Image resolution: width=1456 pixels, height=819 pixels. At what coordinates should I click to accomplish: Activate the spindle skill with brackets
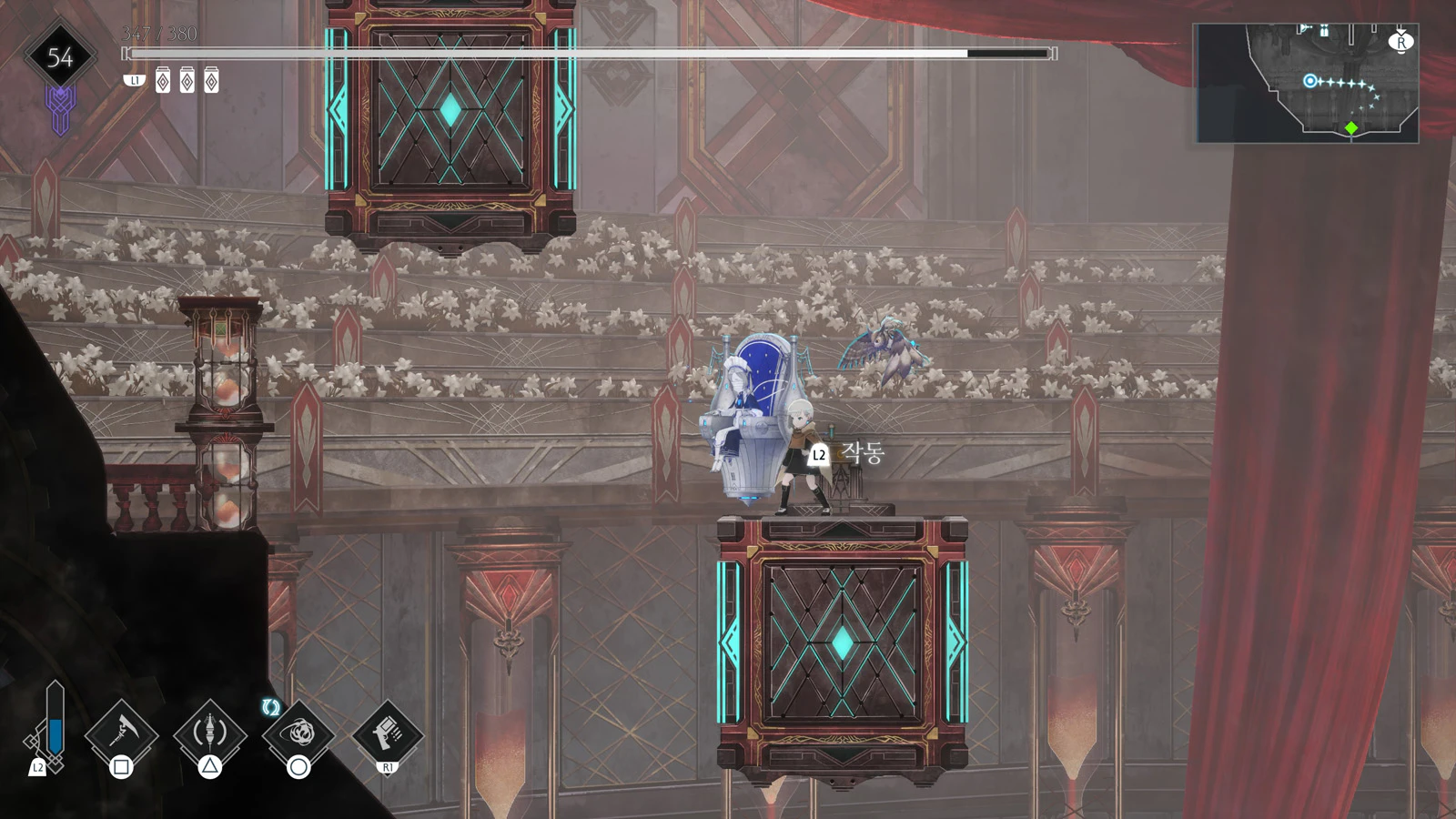(209, 732)
